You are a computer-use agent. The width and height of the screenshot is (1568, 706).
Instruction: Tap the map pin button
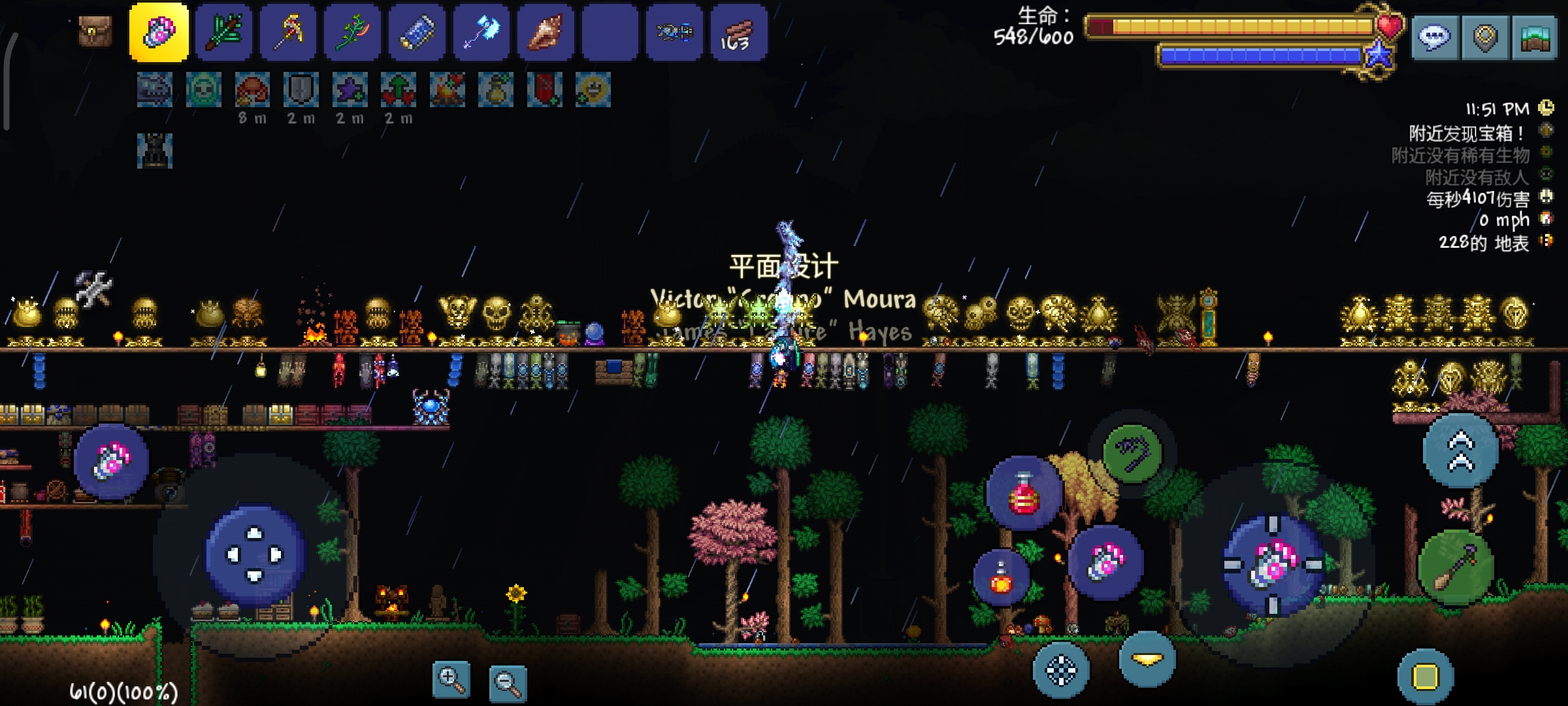click(x=1485, y=38)
